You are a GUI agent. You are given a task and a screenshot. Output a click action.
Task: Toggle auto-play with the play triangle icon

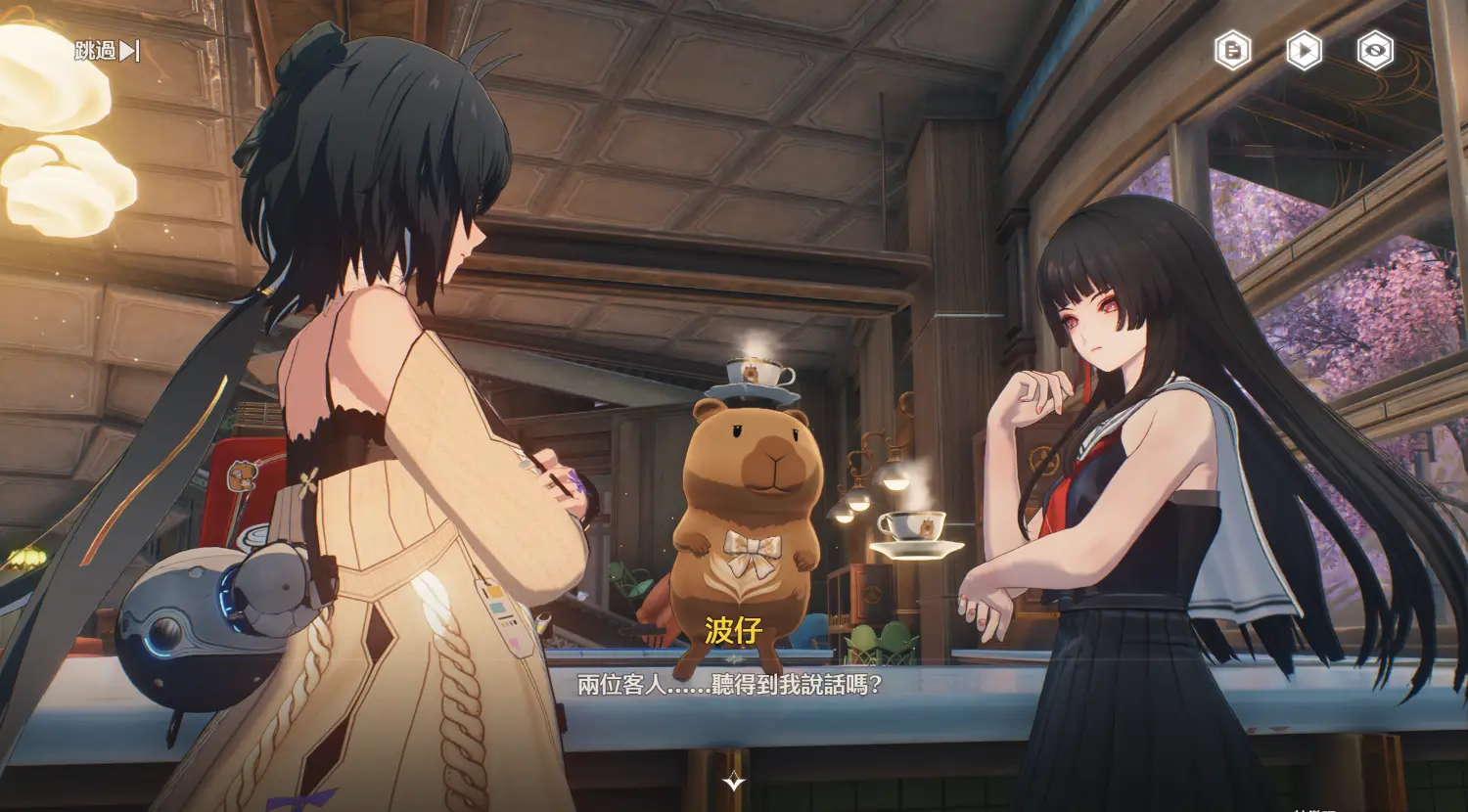click(1304, 50)
